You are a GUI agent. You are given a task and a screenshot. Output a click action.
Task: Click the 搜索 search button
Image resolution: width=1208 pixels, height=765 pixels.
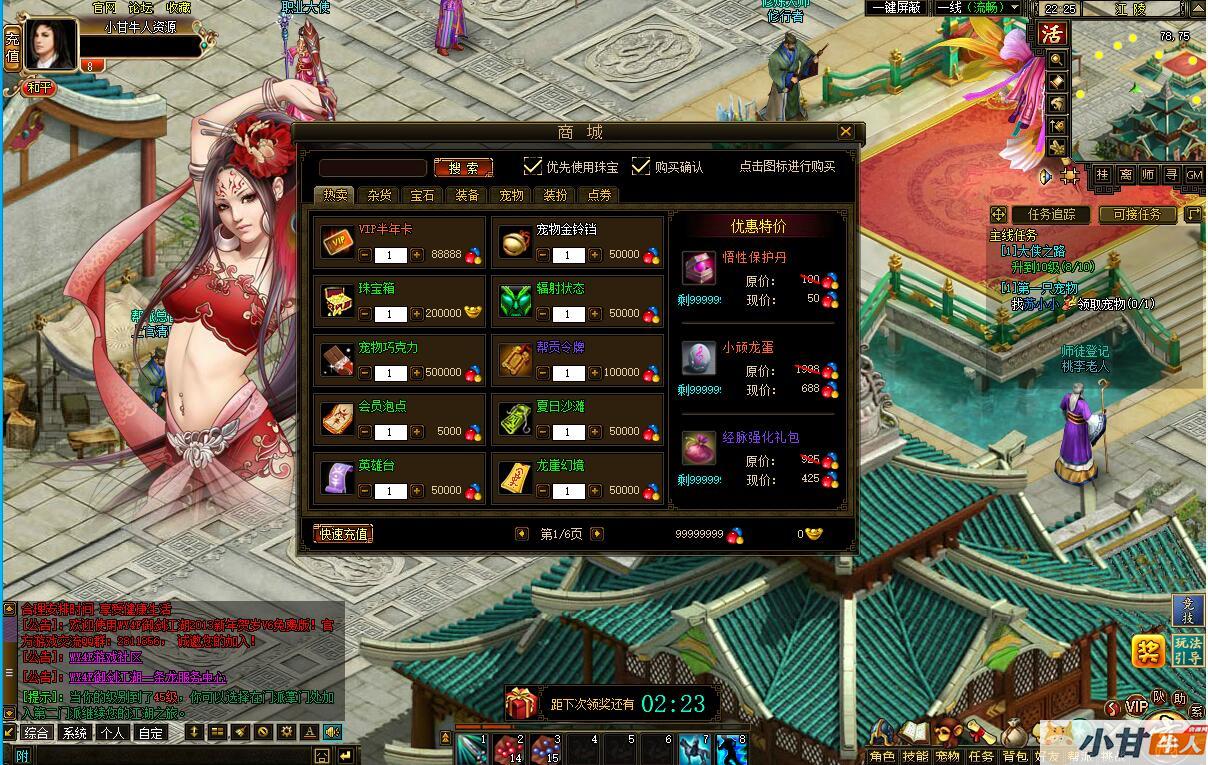(x=463, y=168)
